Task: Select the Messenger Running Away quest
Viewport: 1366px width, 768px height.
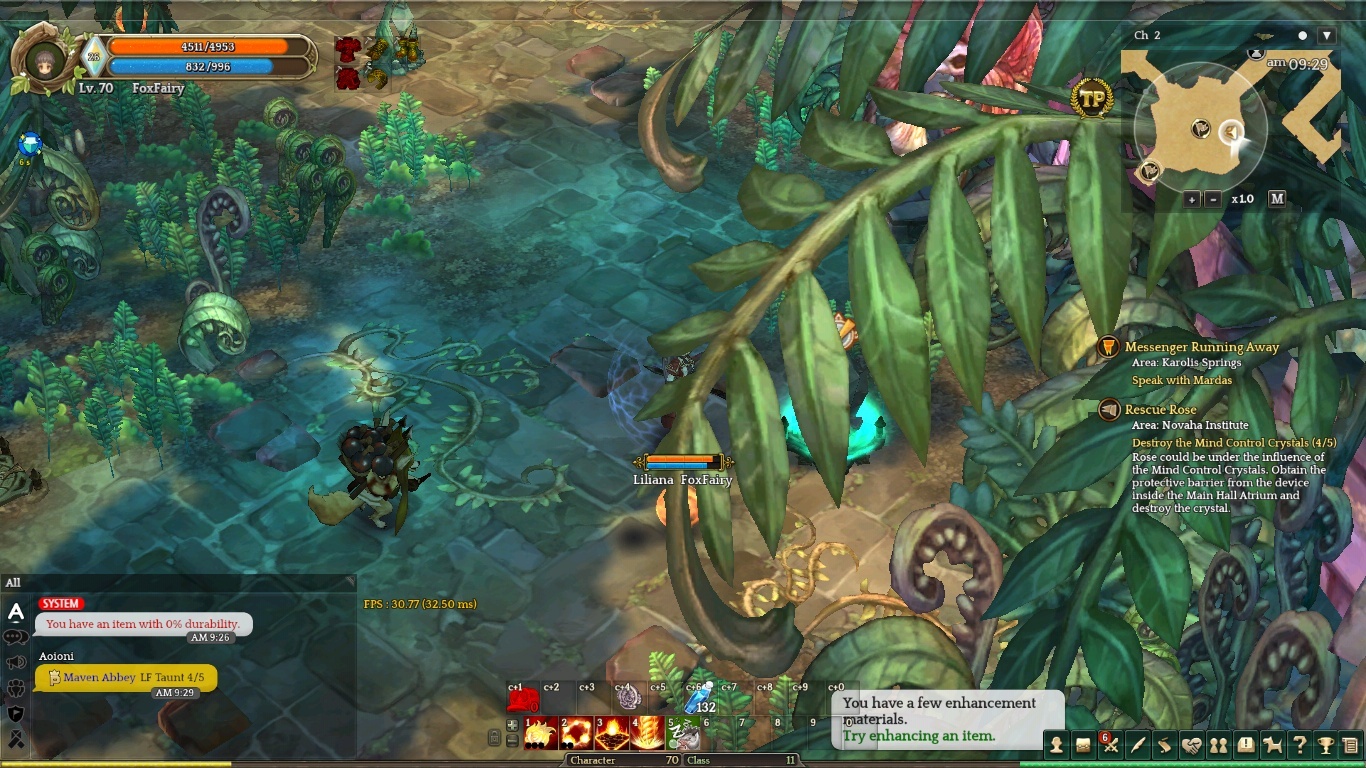Action: (1201, 347)
